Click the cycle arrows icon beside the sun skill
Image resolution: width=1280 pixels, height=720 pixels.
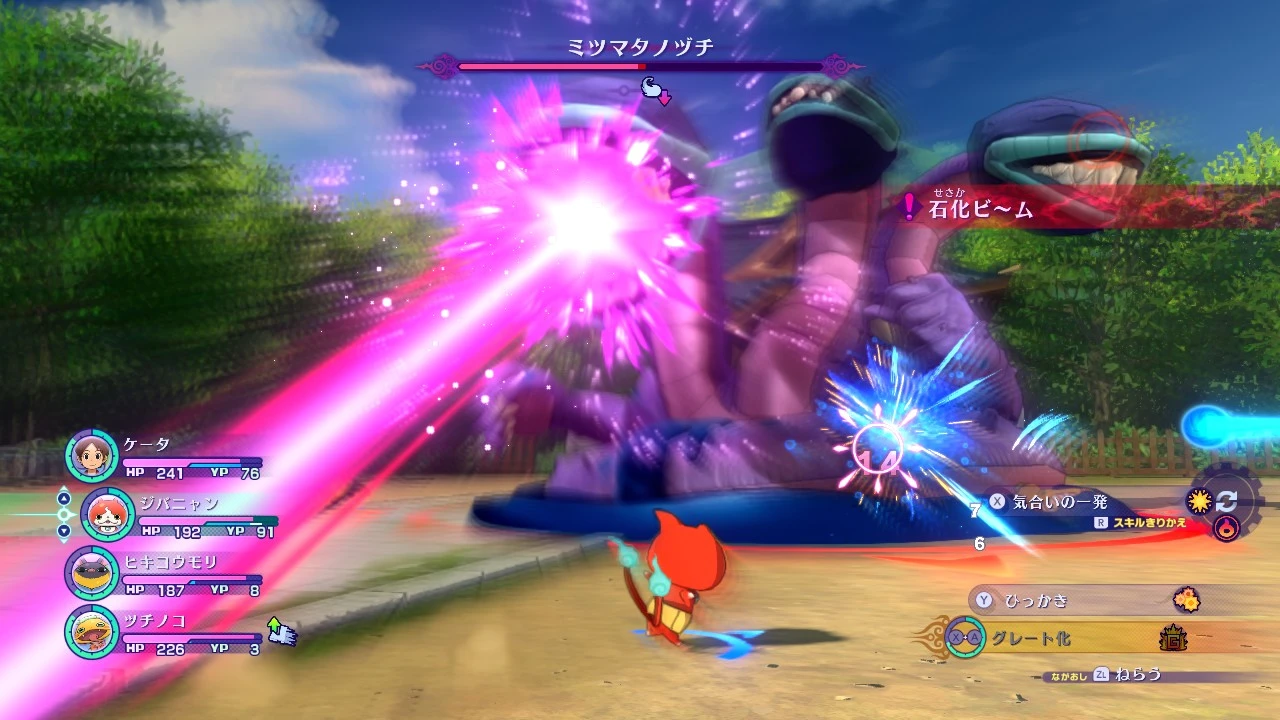[x=1228, y=503]
